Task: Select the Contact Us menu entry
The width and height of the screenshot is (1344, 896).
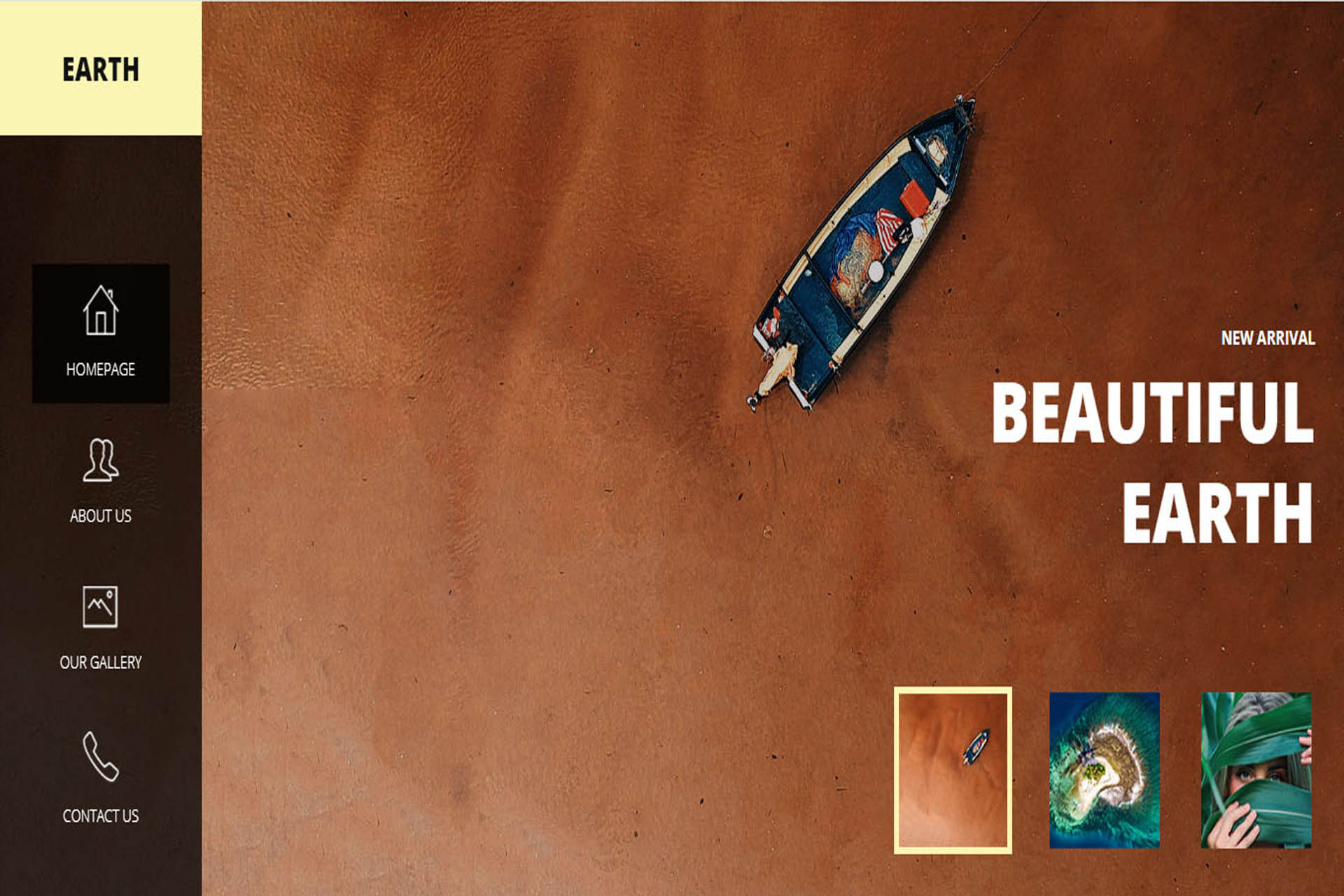Action: pyautogui.click(x=101, y=776)
